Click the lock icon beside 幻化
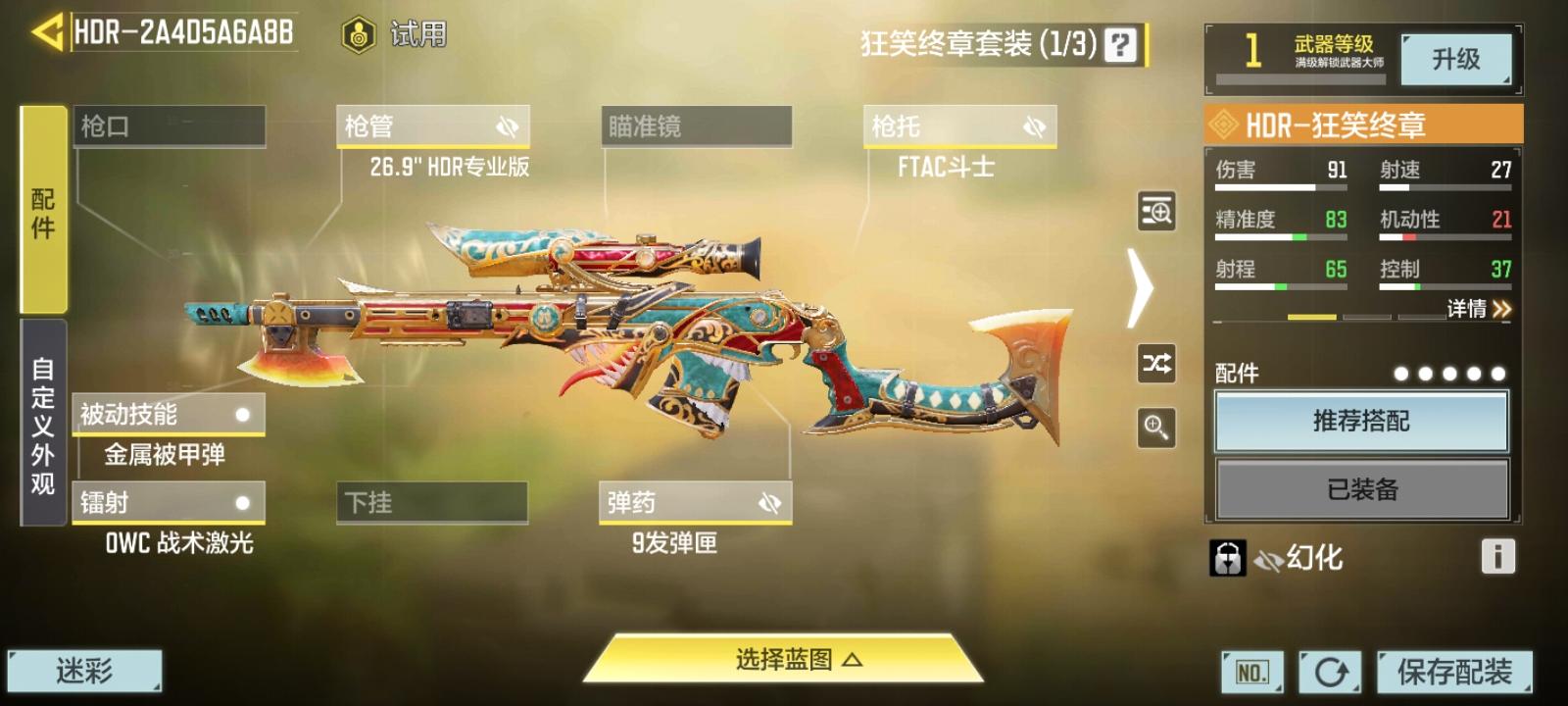 click(1230, 557)
